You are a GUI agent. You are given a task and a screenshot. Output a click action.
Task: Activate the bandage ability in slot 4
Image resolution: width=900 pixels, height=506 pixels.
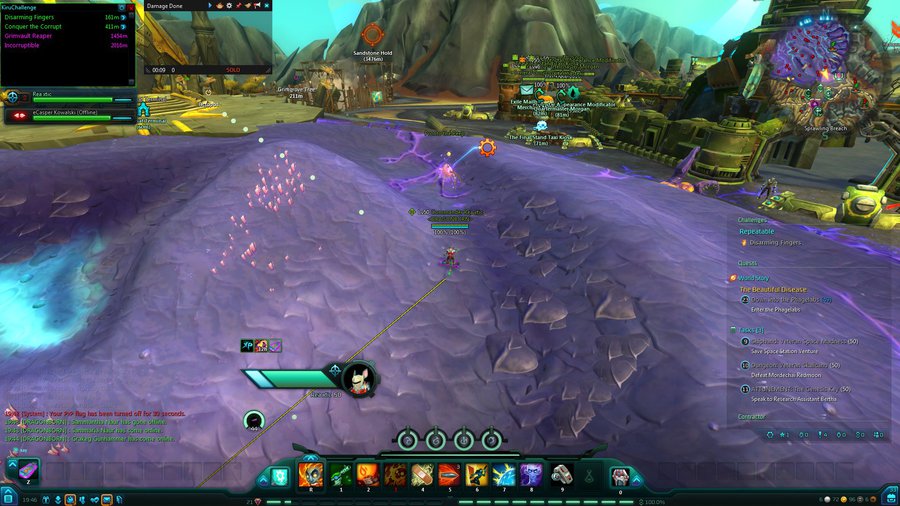point(422,474)
